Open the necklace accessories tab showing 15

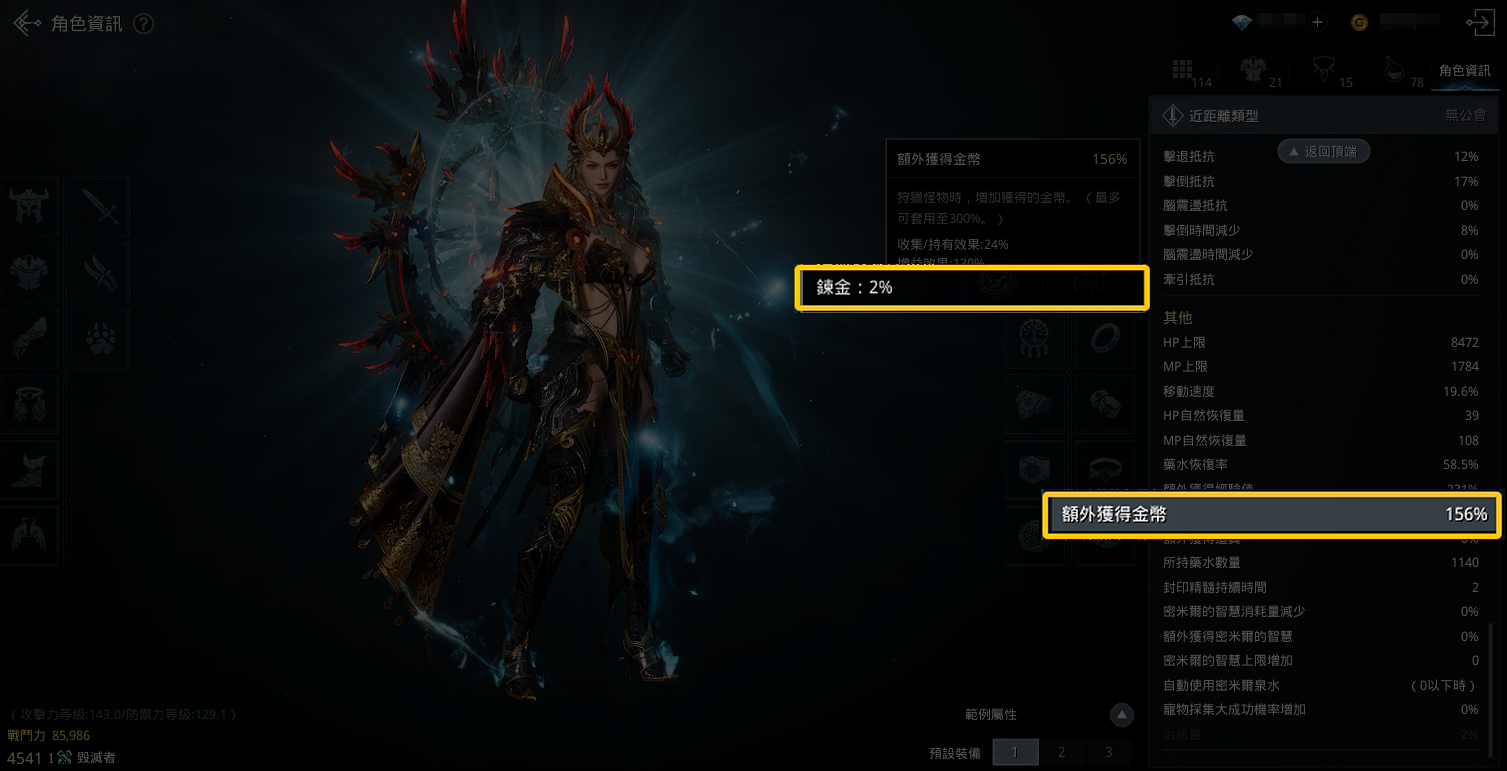(x=1324, y=69)
